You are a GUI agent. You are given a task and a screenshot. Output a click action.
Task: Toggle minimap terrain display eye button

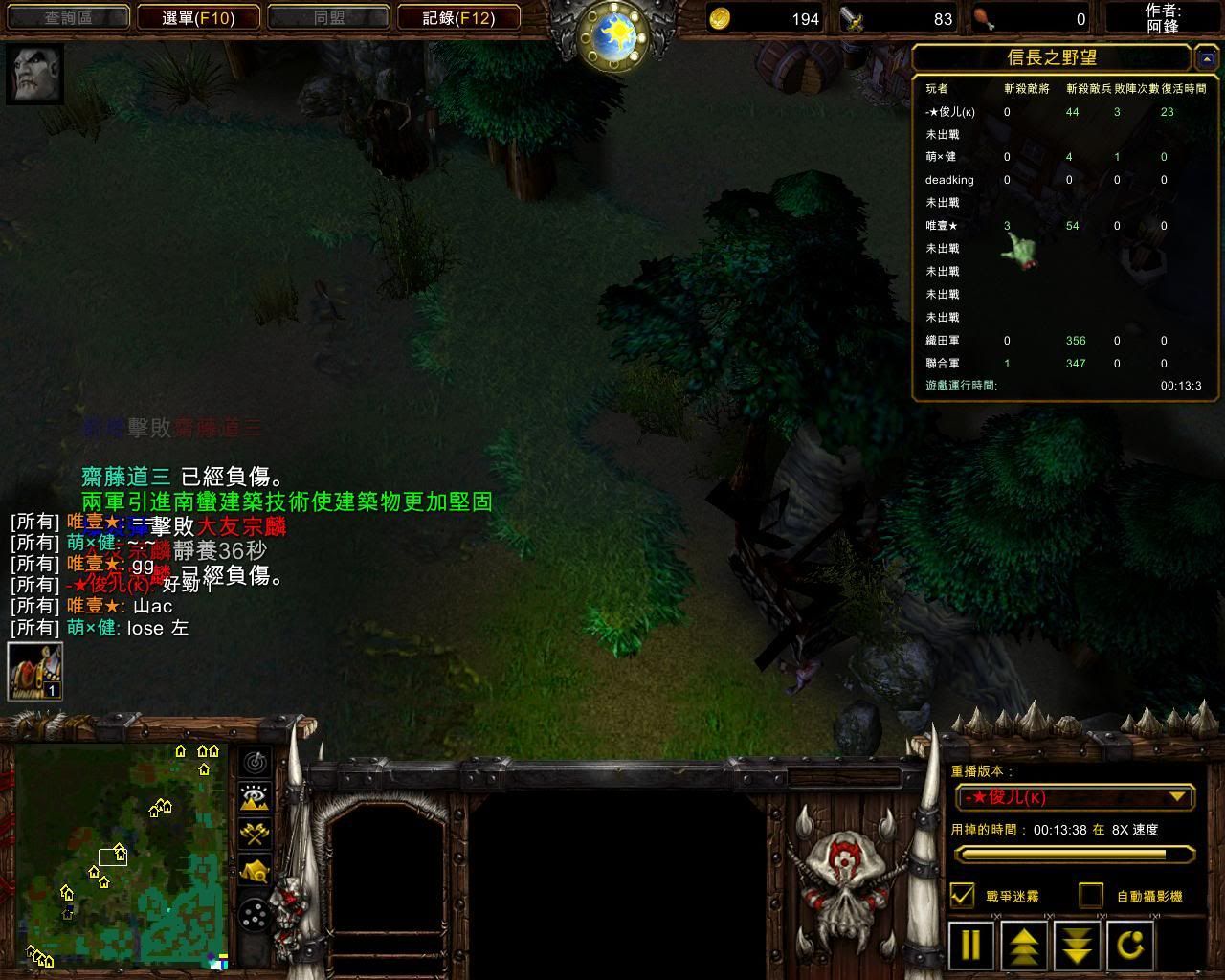(x=255, y=797)
